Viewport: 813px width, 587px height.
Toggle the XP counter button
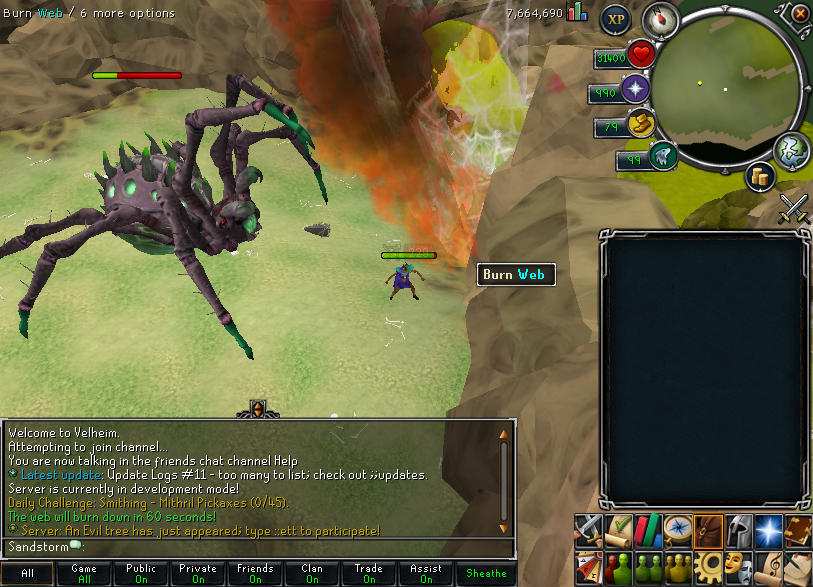click(x=615, y=20)
